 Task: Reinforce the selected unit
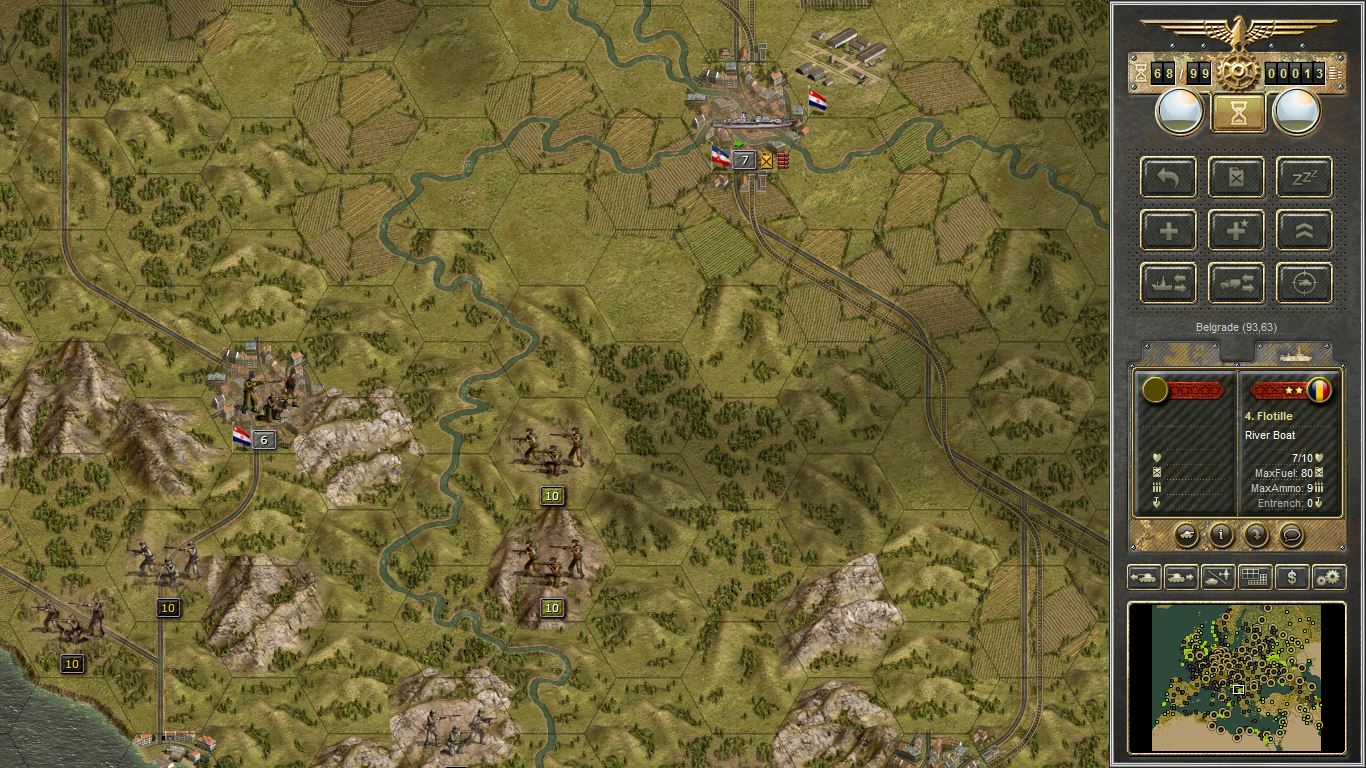1167,230
